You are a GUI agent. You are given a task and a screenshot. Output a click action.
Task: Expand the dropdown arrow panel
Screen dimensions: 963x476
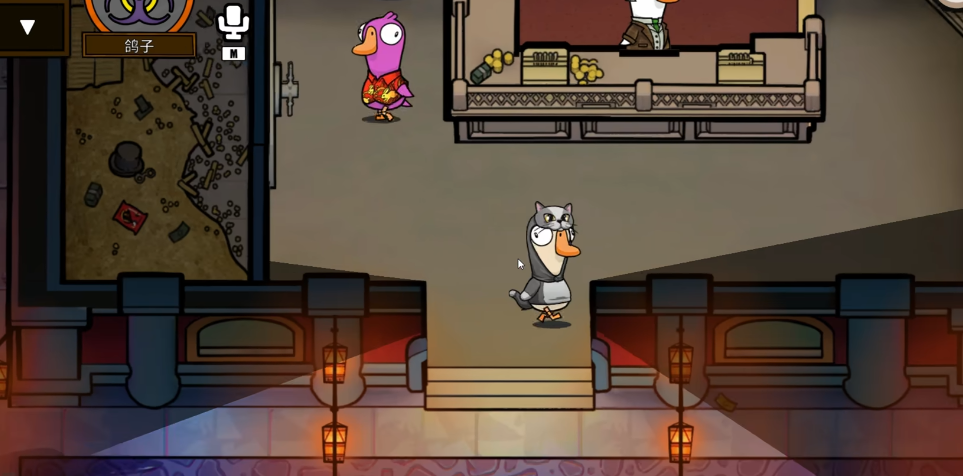pyautogui.click(x=28, y=27)
